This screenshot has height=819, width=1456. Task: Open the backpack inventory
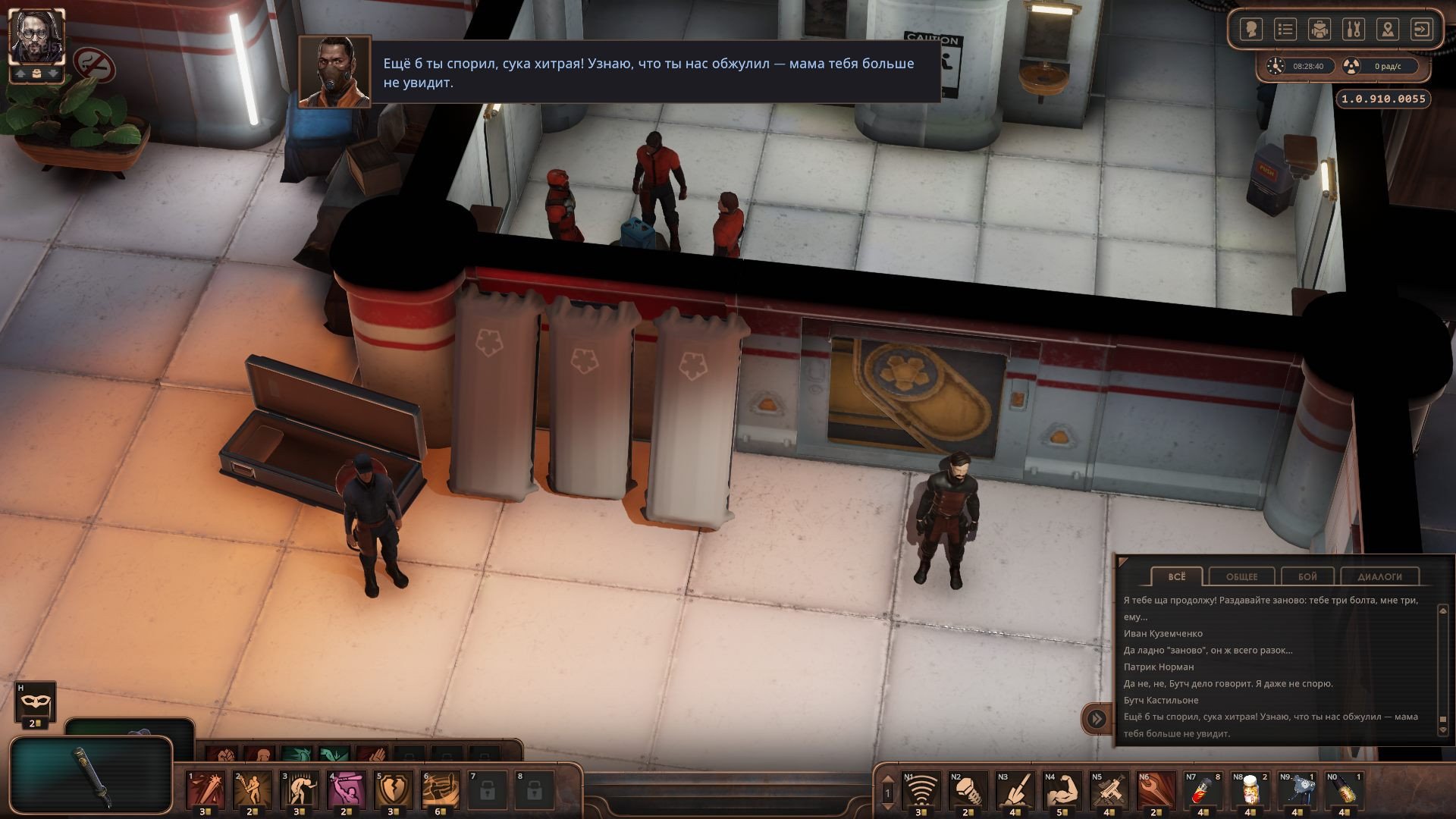[x=1319, y=30]
